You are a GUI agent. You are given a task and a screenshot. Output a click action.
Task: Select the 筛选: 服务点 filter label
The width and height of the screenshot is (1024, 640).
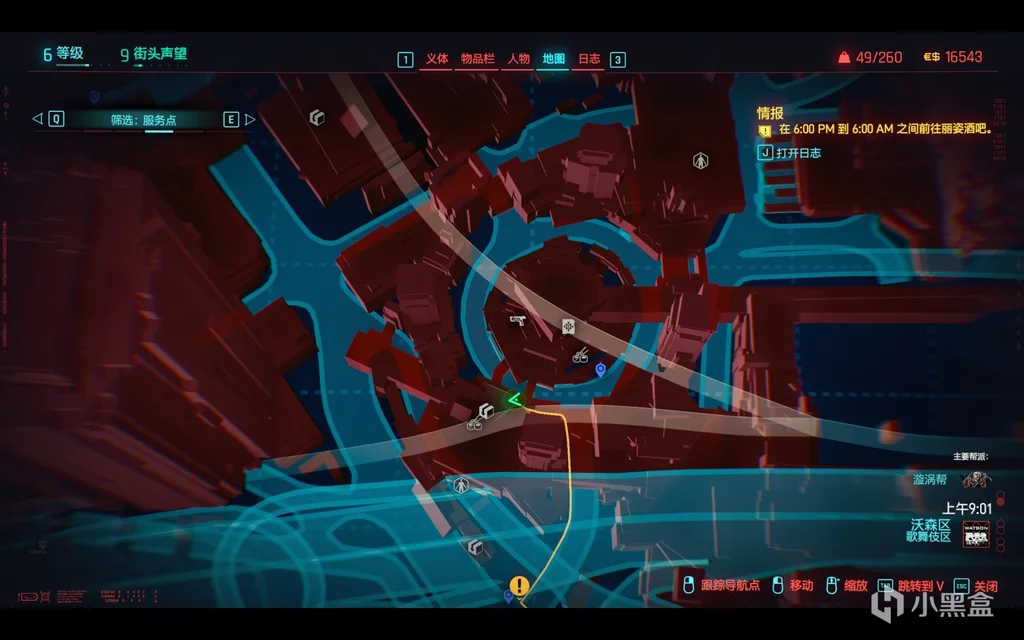143,120
